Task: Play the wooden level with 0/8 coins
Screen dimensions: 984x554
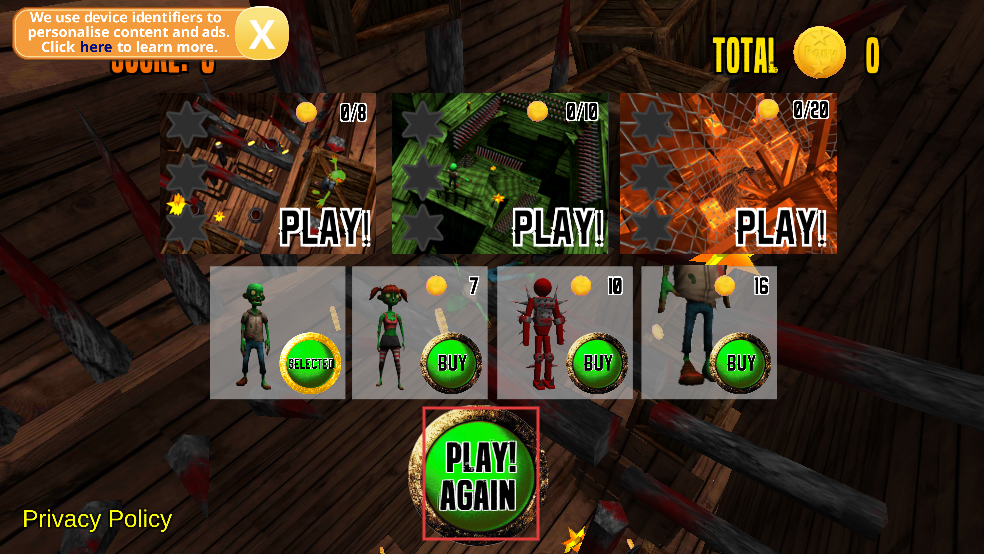Action: pos(325,227)
